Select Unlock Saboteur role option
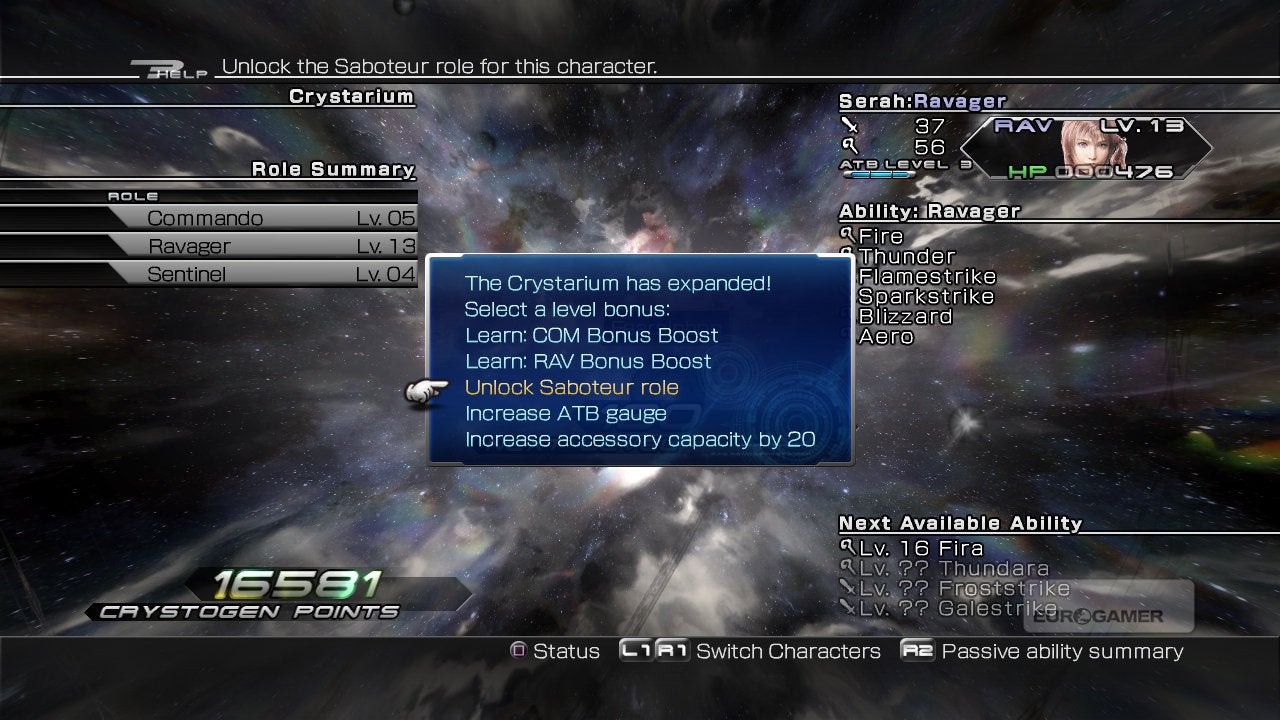1280x720 pixels. point(571,388)
